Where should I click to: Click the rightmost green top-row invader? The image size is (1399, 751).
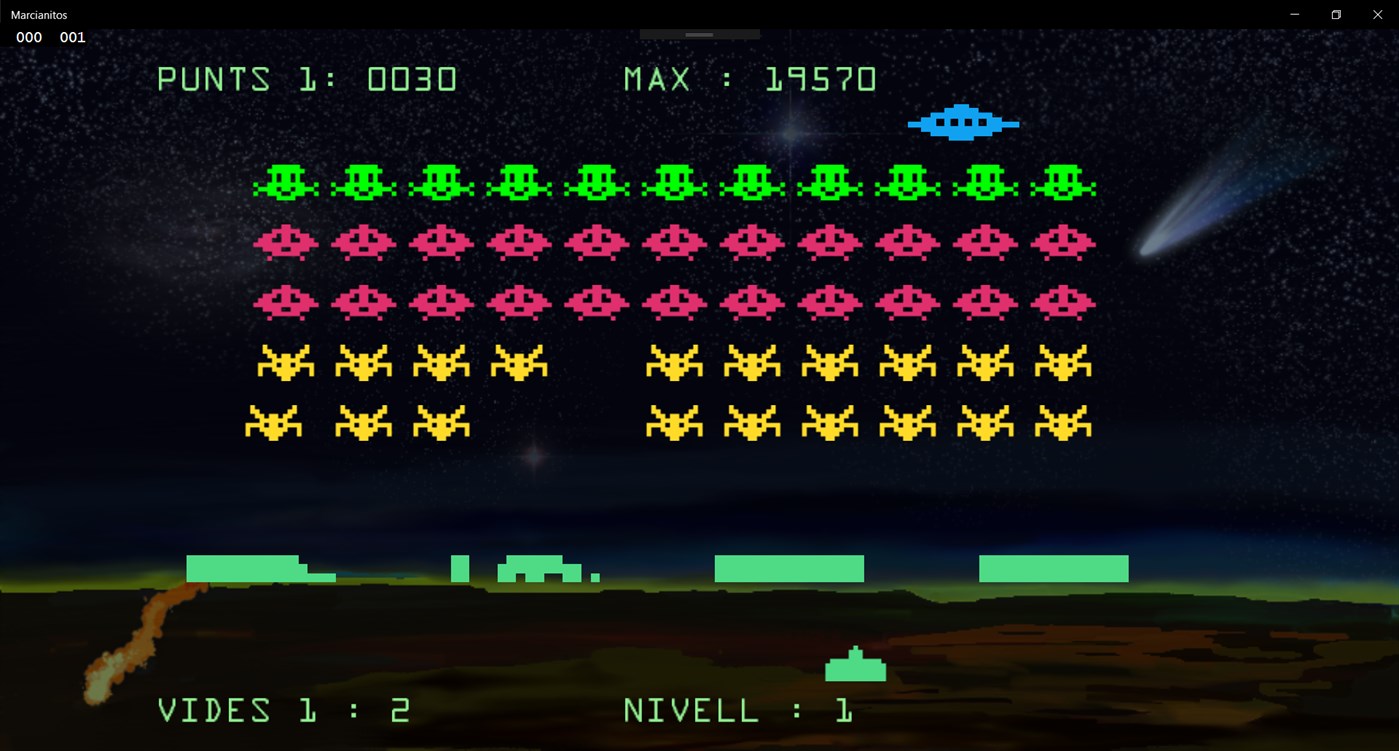tap(1063, 182)
